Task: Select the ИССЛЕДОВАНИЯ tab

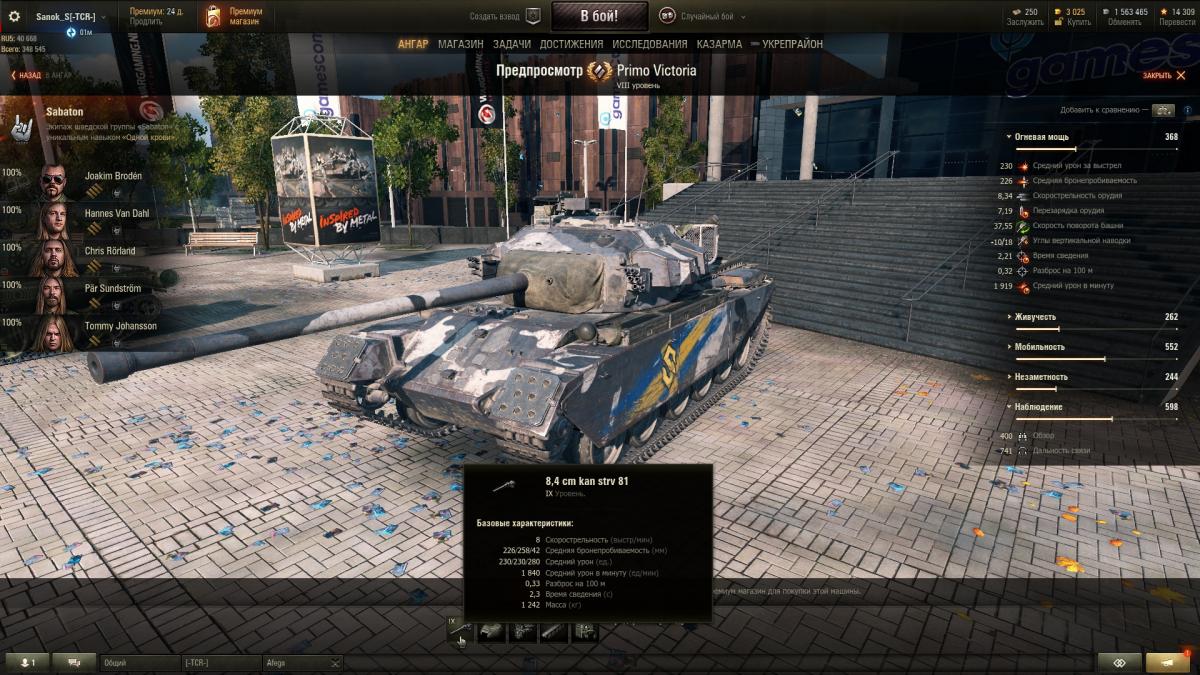Action: (650, 44)
